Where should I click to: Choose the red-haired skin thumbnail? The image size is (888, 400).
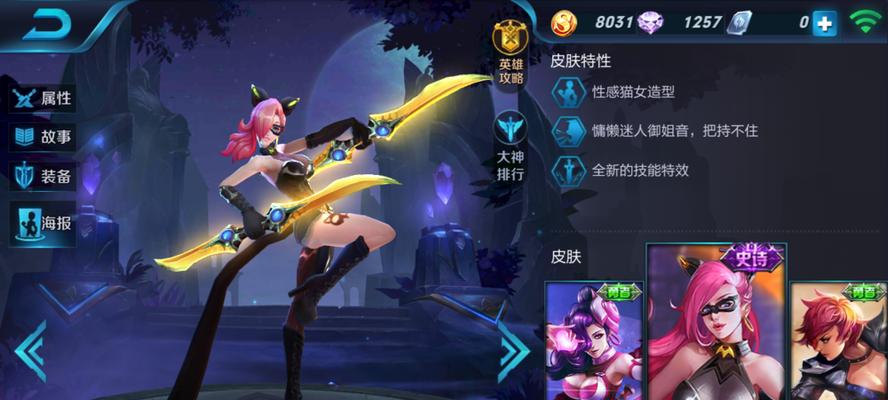click(838, 342)
